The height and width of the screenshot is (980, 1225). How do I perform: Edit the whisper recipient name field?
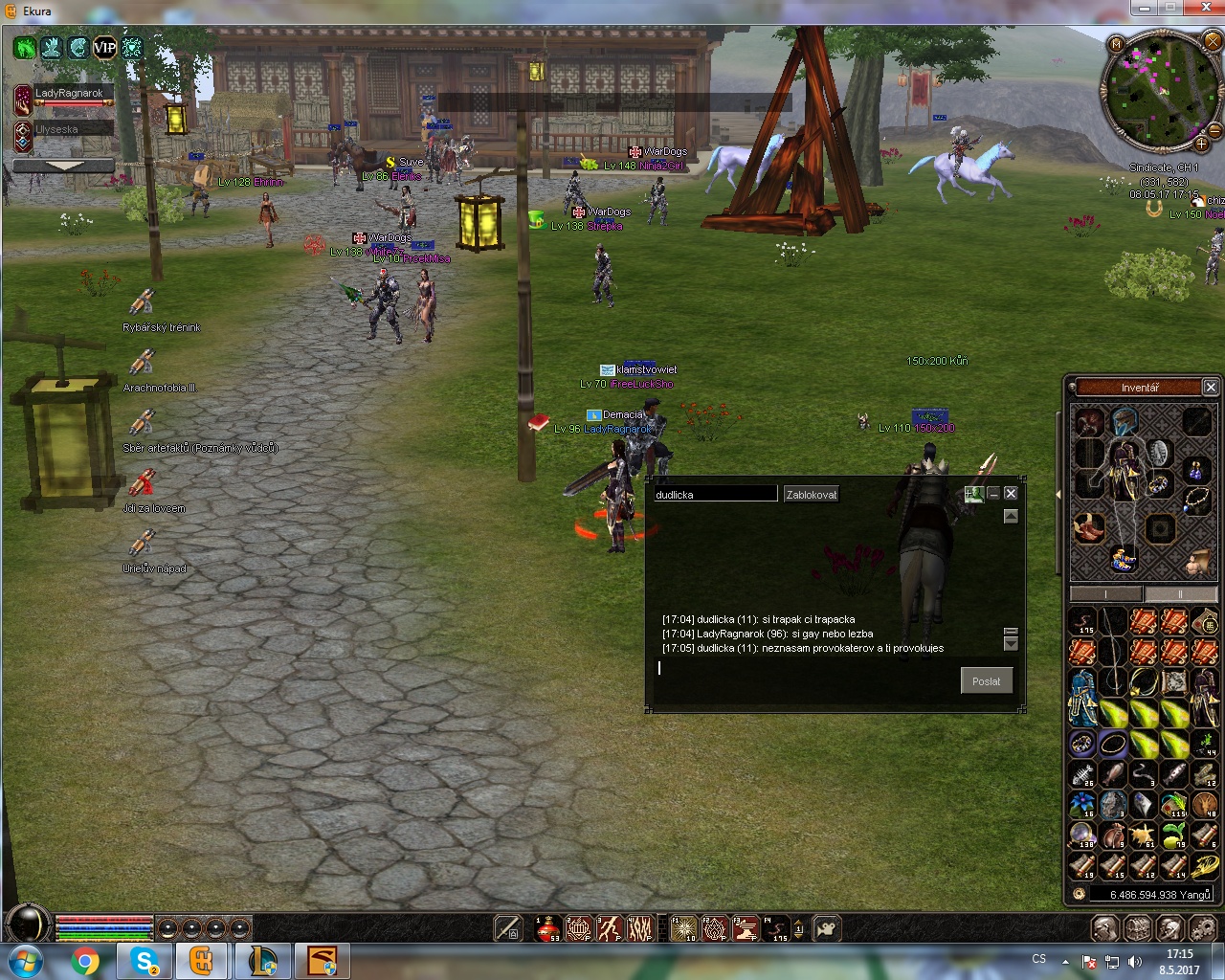click(715, 494)
